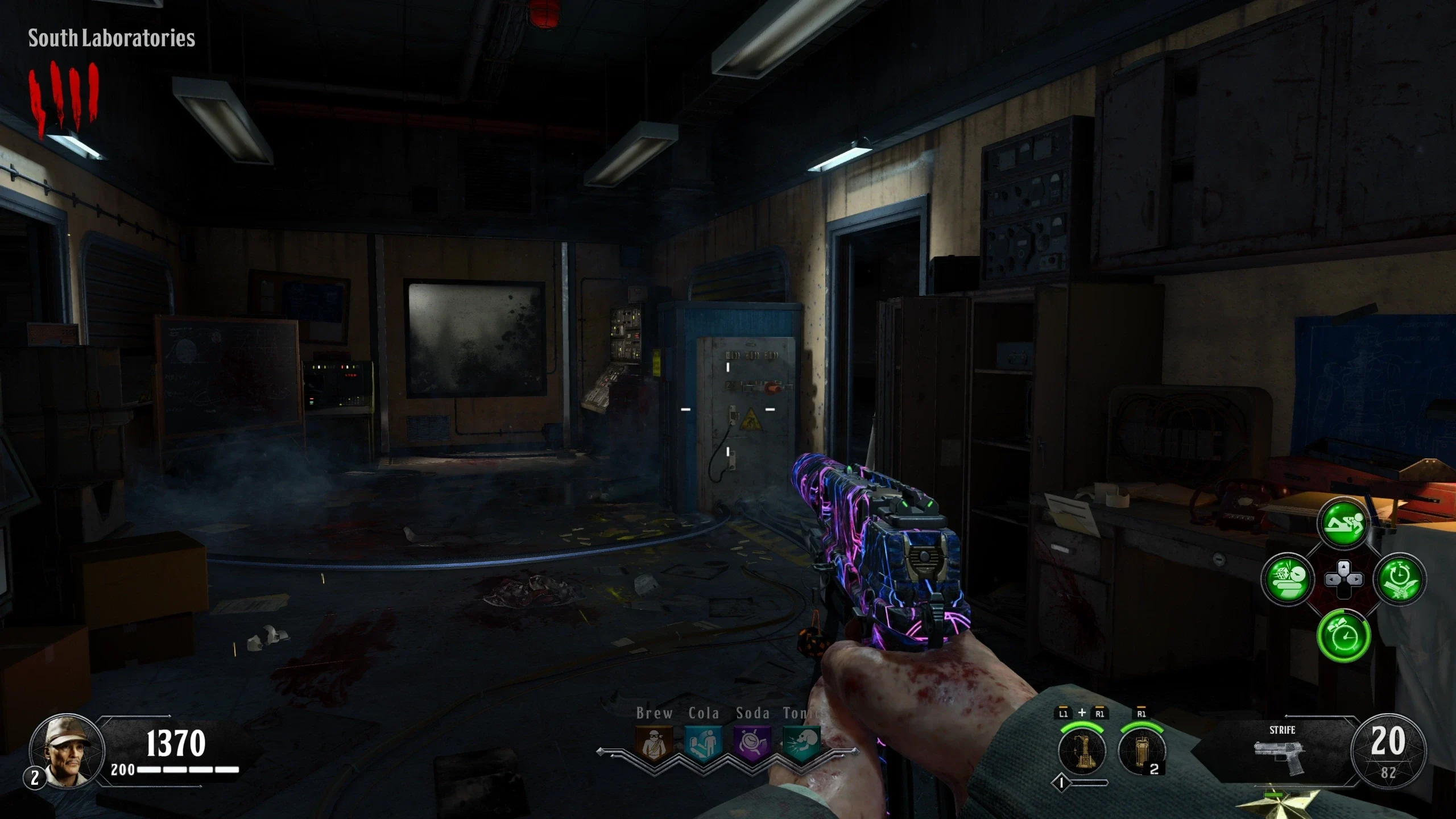The height and width of the screenshot is (819, 1456).
Task: Activate the bottom alarm clock elixir
Action: (1343, 635)
